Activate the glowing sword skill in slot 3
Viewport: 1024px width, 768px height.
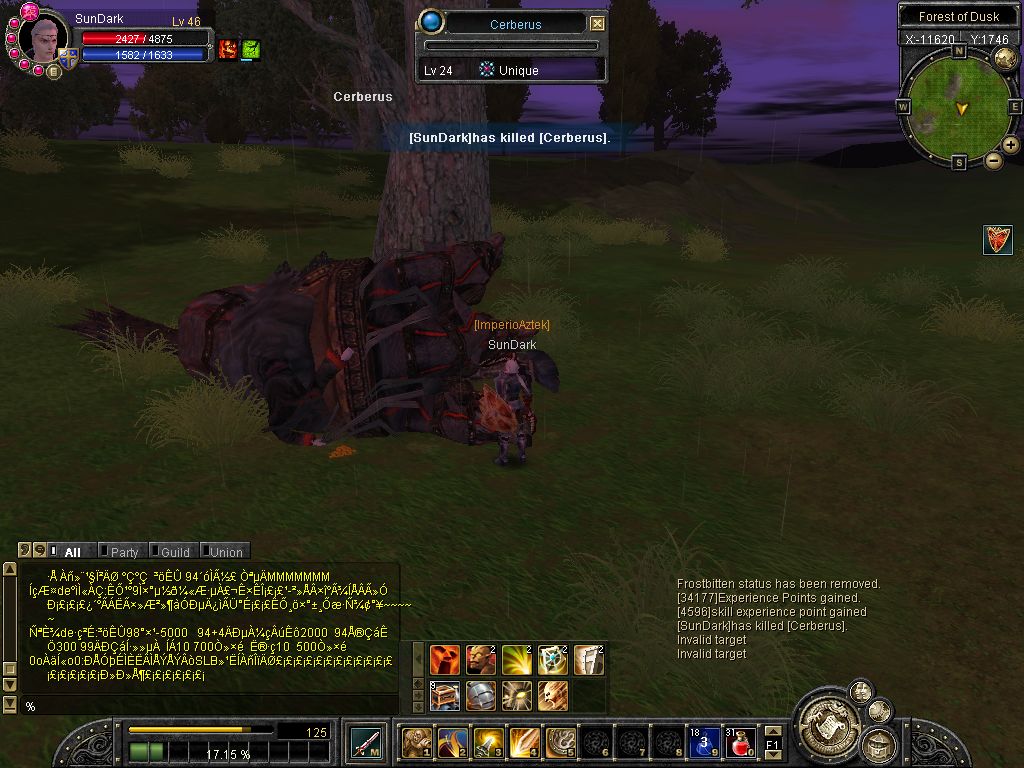click(x=488, y=743)
